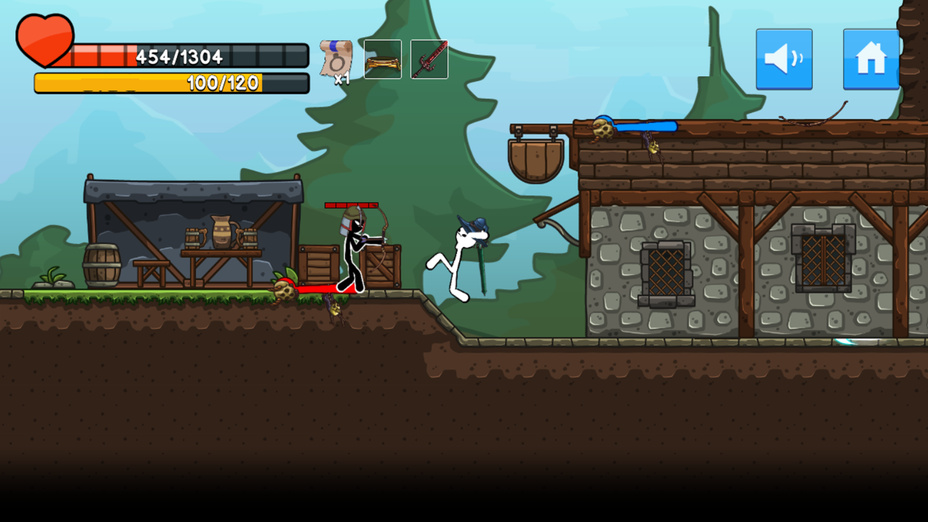Go to the home menu
Image resolution: width=928 pixels, height=522 pixels.
click(870, 59)
